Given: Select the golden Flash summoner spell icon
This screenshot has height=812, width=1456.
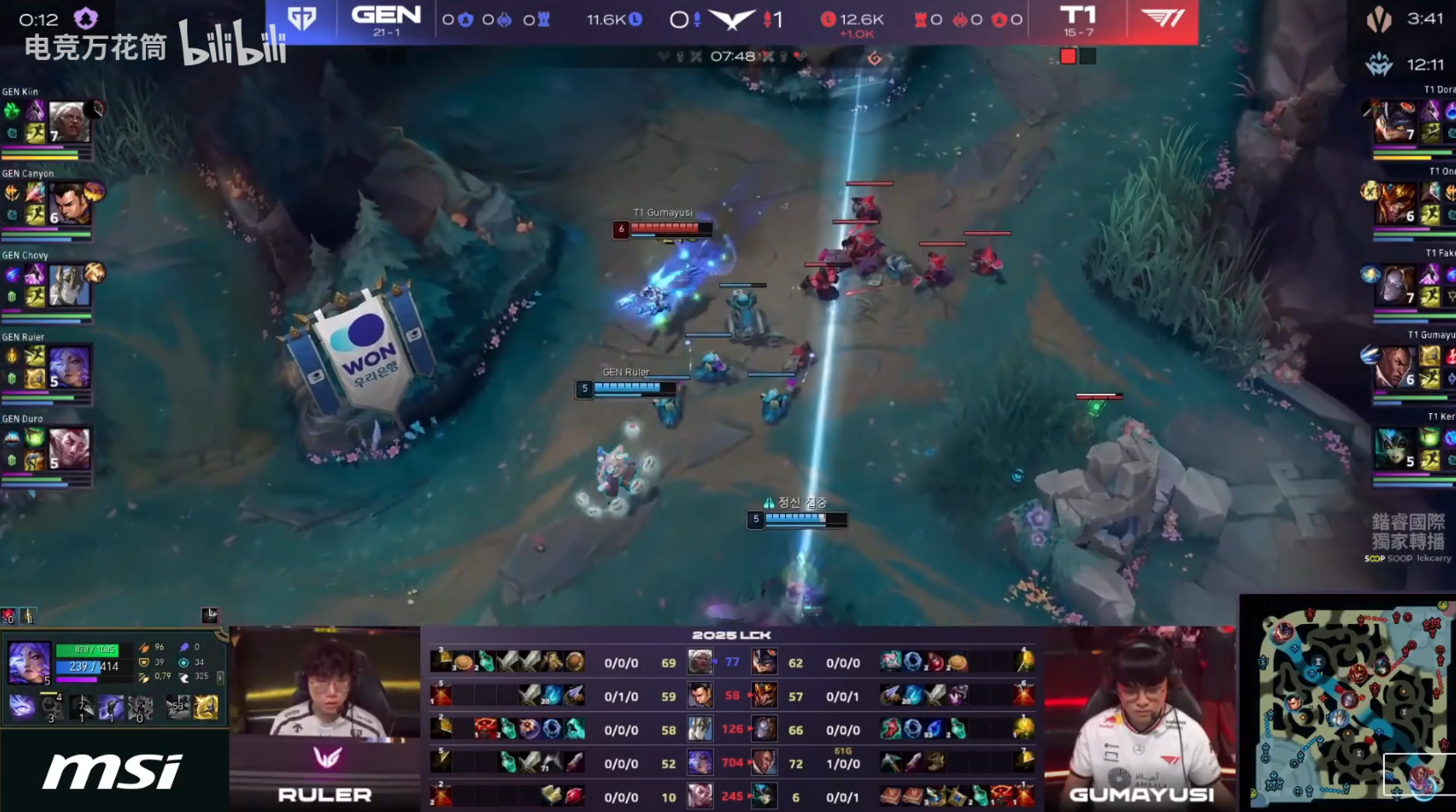Looking at the screenshot, I should [207, 707].
